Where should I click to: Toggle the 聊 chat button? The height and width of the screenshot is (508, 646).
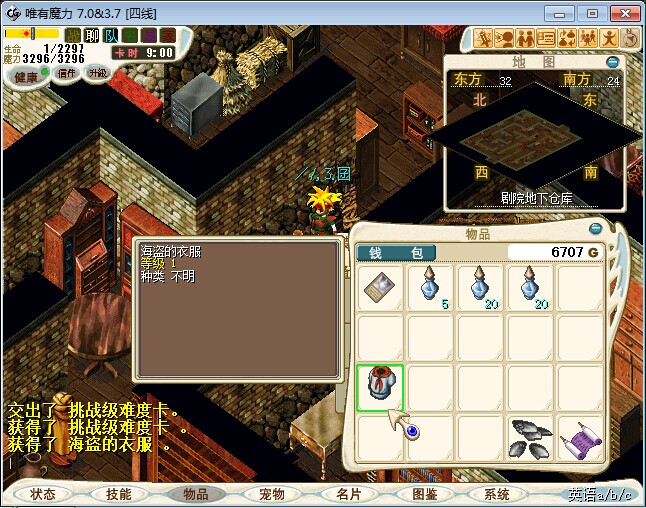point(93,35)
